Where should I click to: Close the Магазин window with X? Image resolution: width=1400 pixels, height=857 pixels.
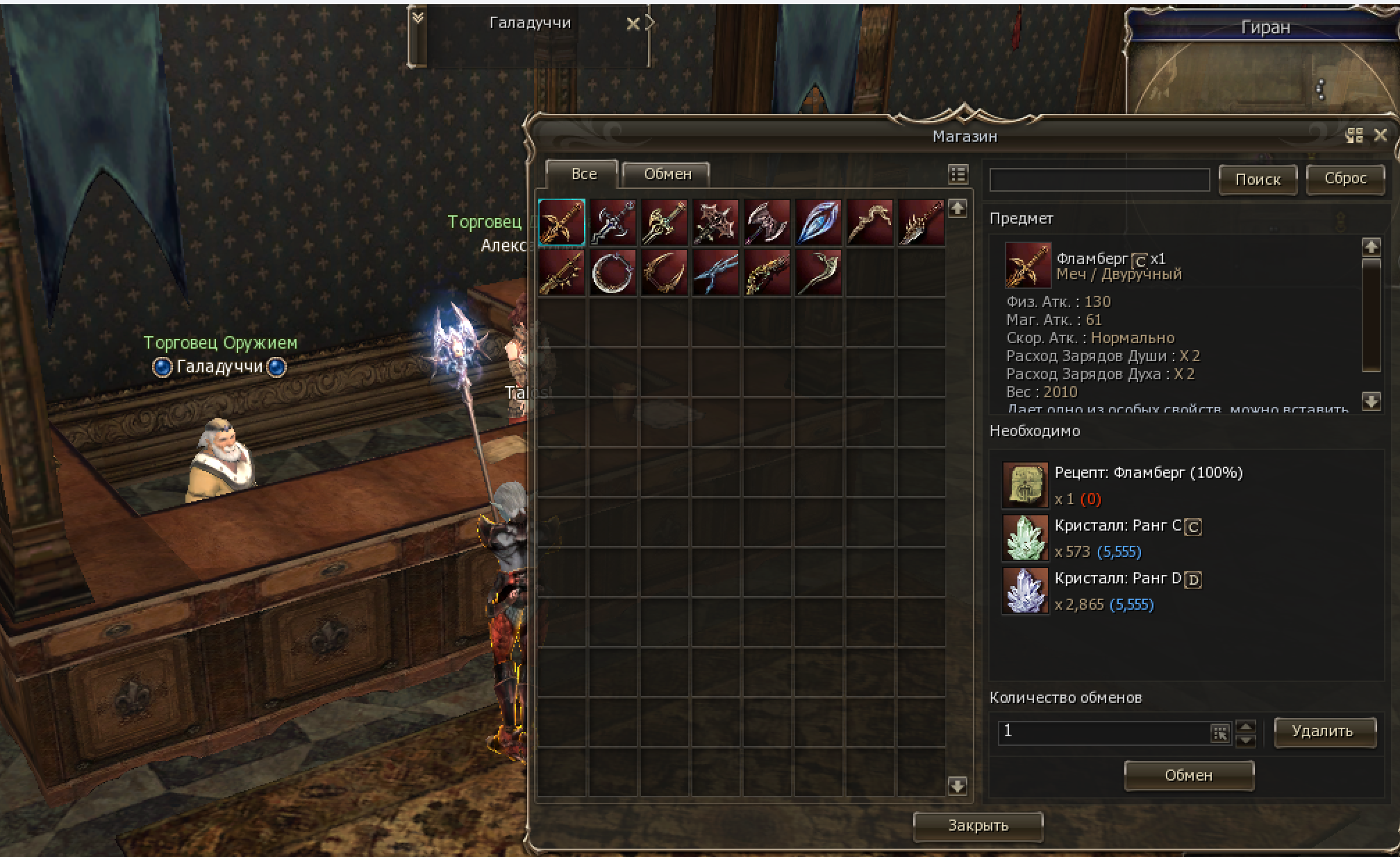point(1381,135)
